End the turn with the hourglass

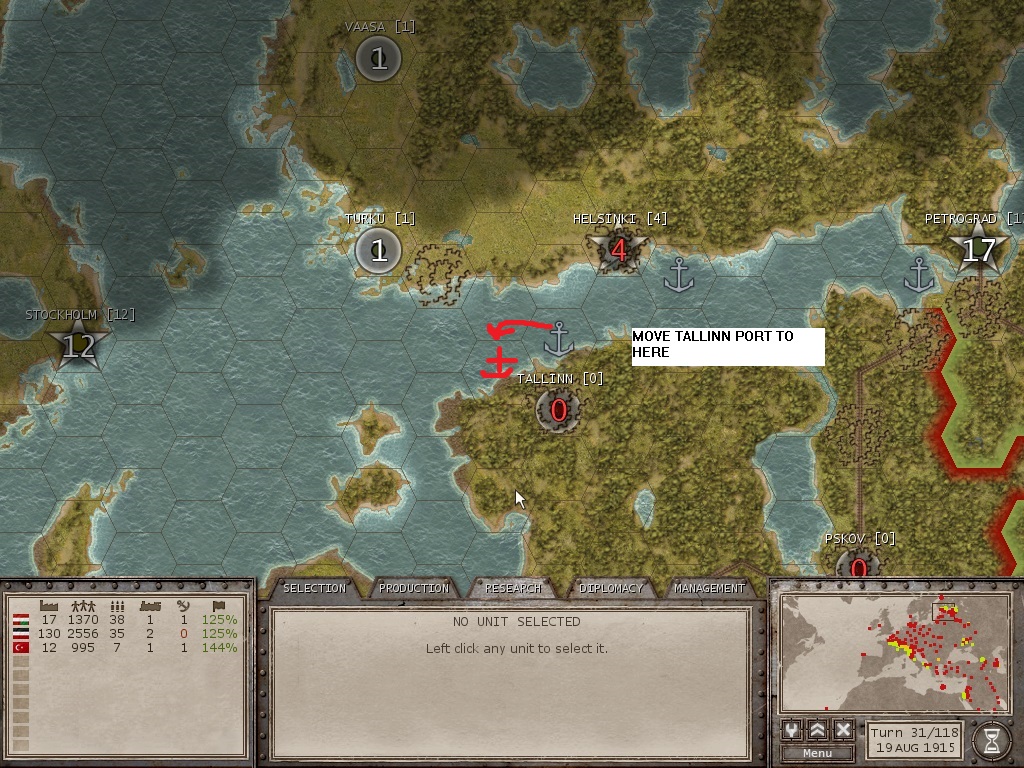coord(991,740)
